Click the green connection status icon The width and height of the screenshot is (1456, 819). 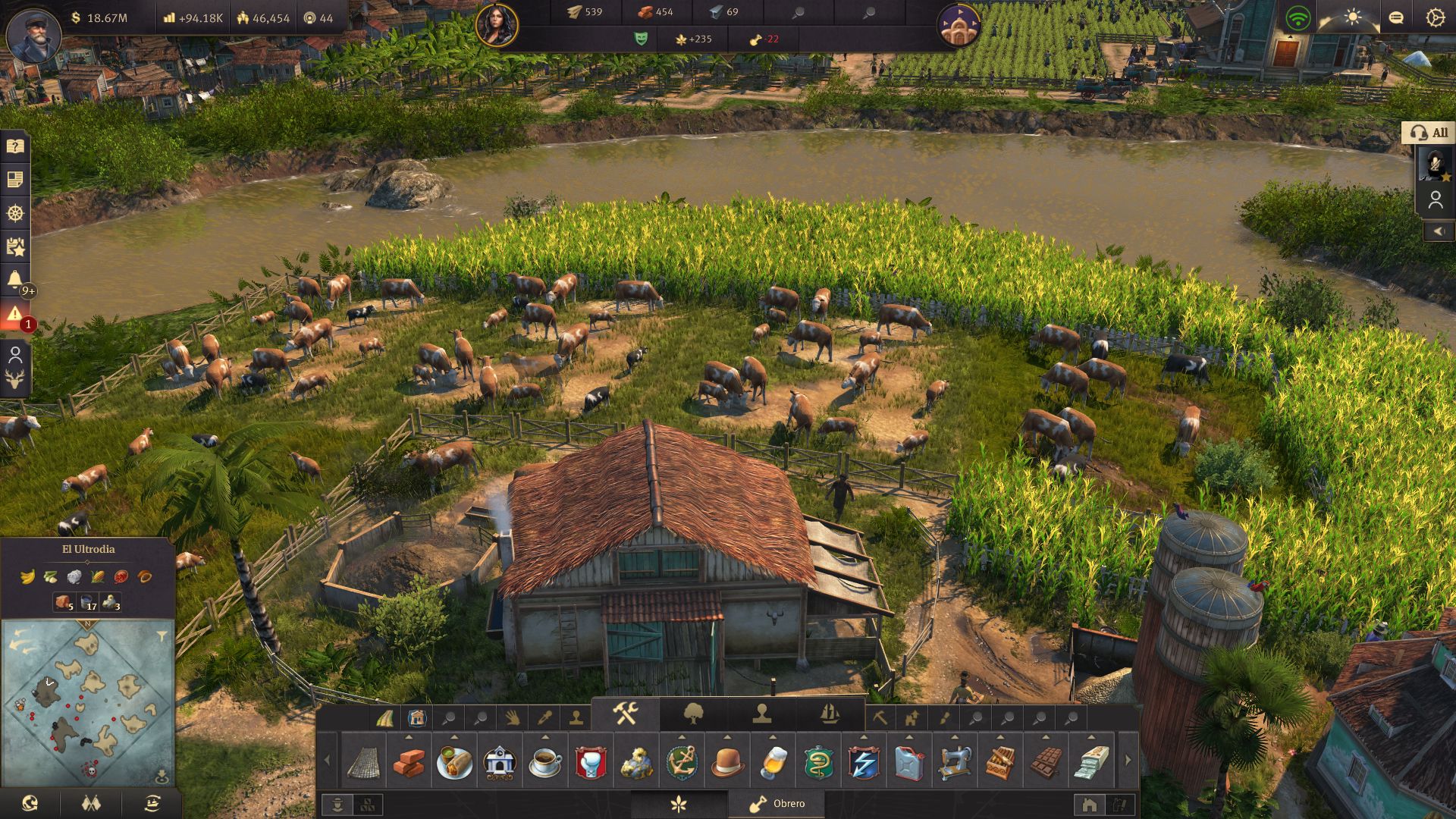(x=1298, y=18)
